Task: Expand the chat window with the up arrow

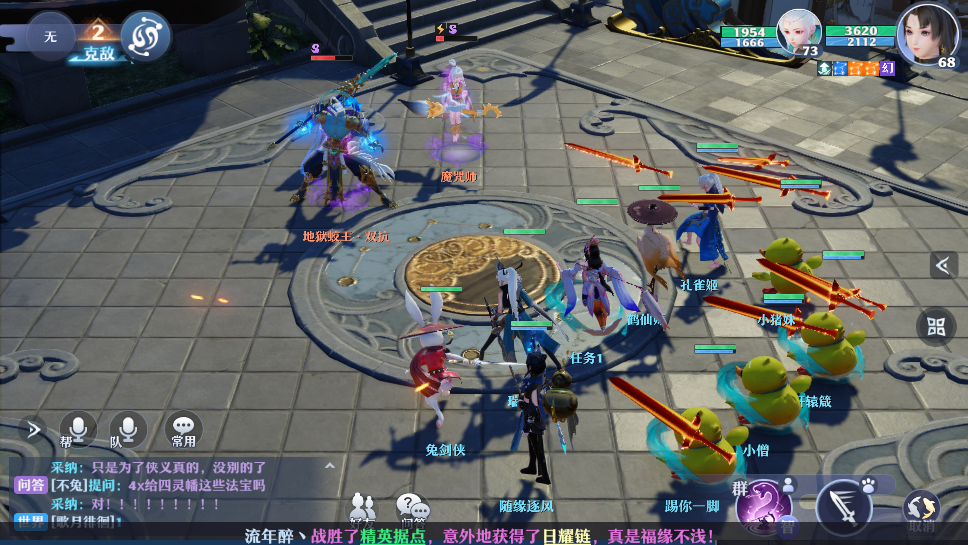Action: click(329, 466)
